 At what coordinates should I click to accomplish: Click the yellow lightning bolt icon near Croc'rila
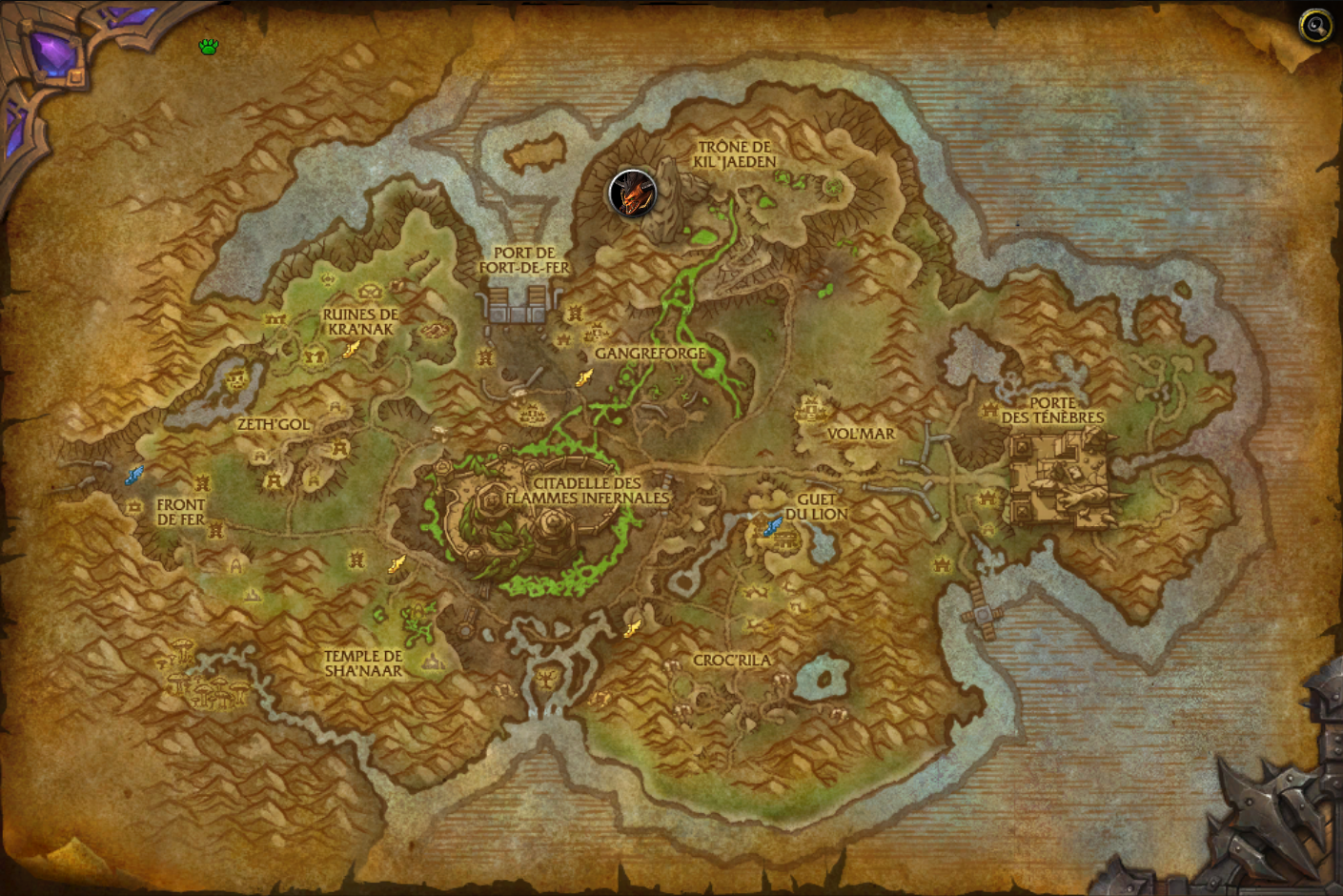coord(632,626)
